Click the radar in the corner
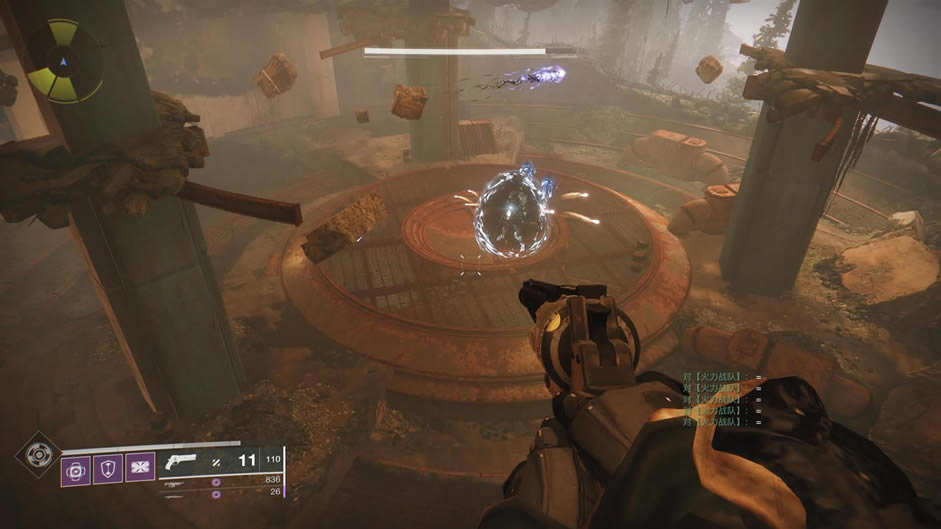941x529 pixels. (63, 62)
